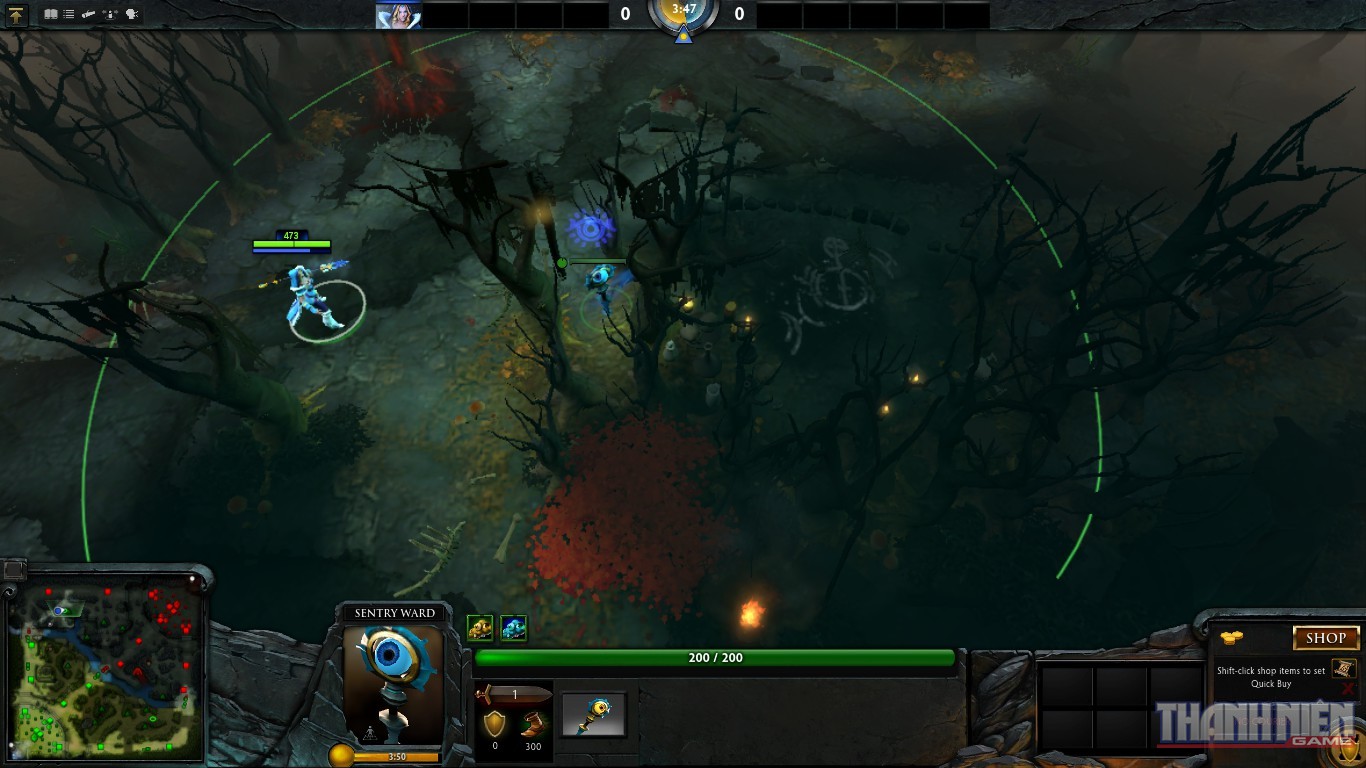
Task: Click the movement speed boots icon showing 300
Action: [534, 723]
